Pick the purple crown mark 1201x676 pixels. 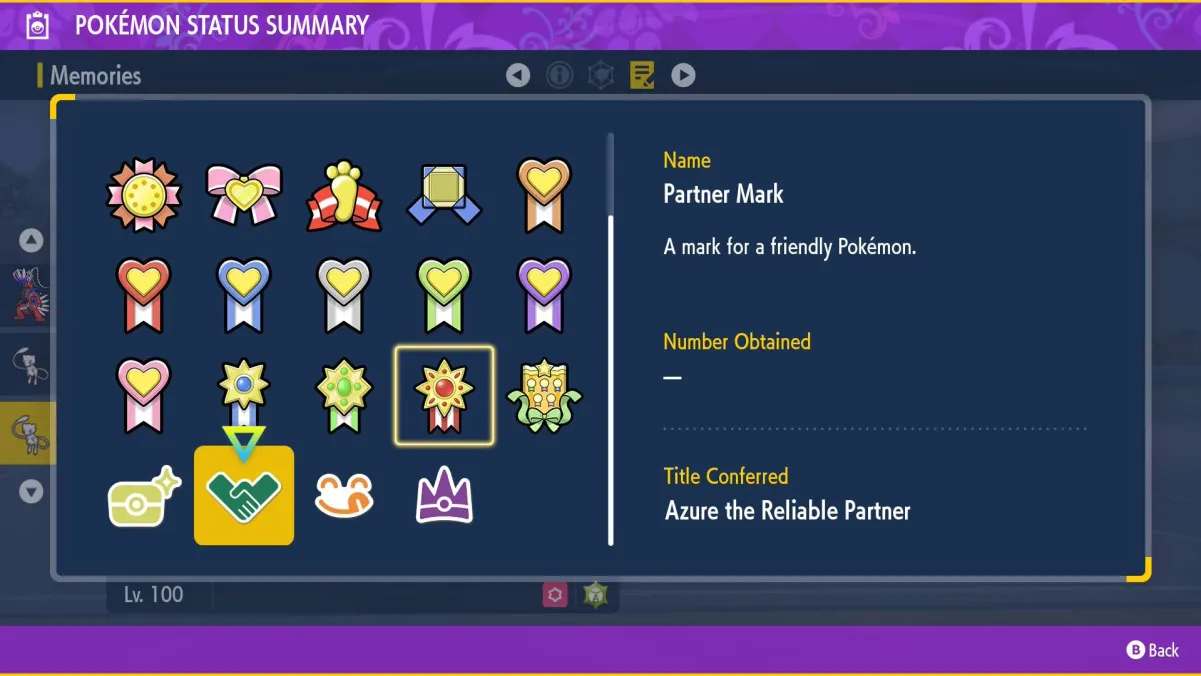coord(444,495)
